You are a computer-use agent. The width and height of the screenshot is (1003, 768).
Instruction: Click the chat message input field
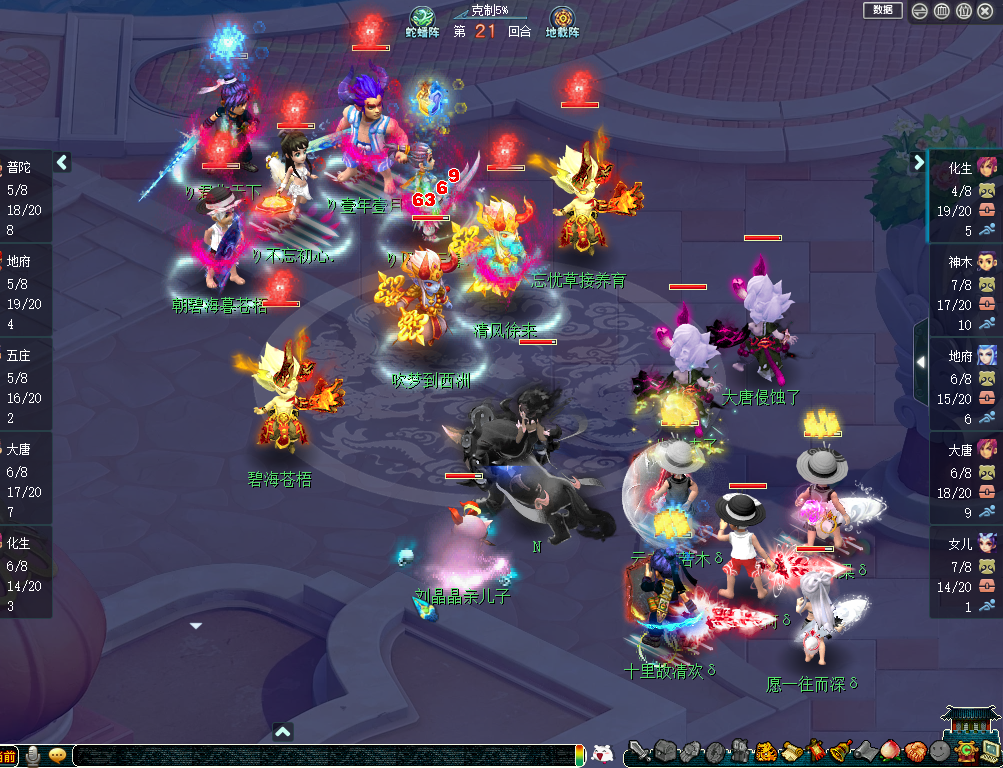pos(320,756)
